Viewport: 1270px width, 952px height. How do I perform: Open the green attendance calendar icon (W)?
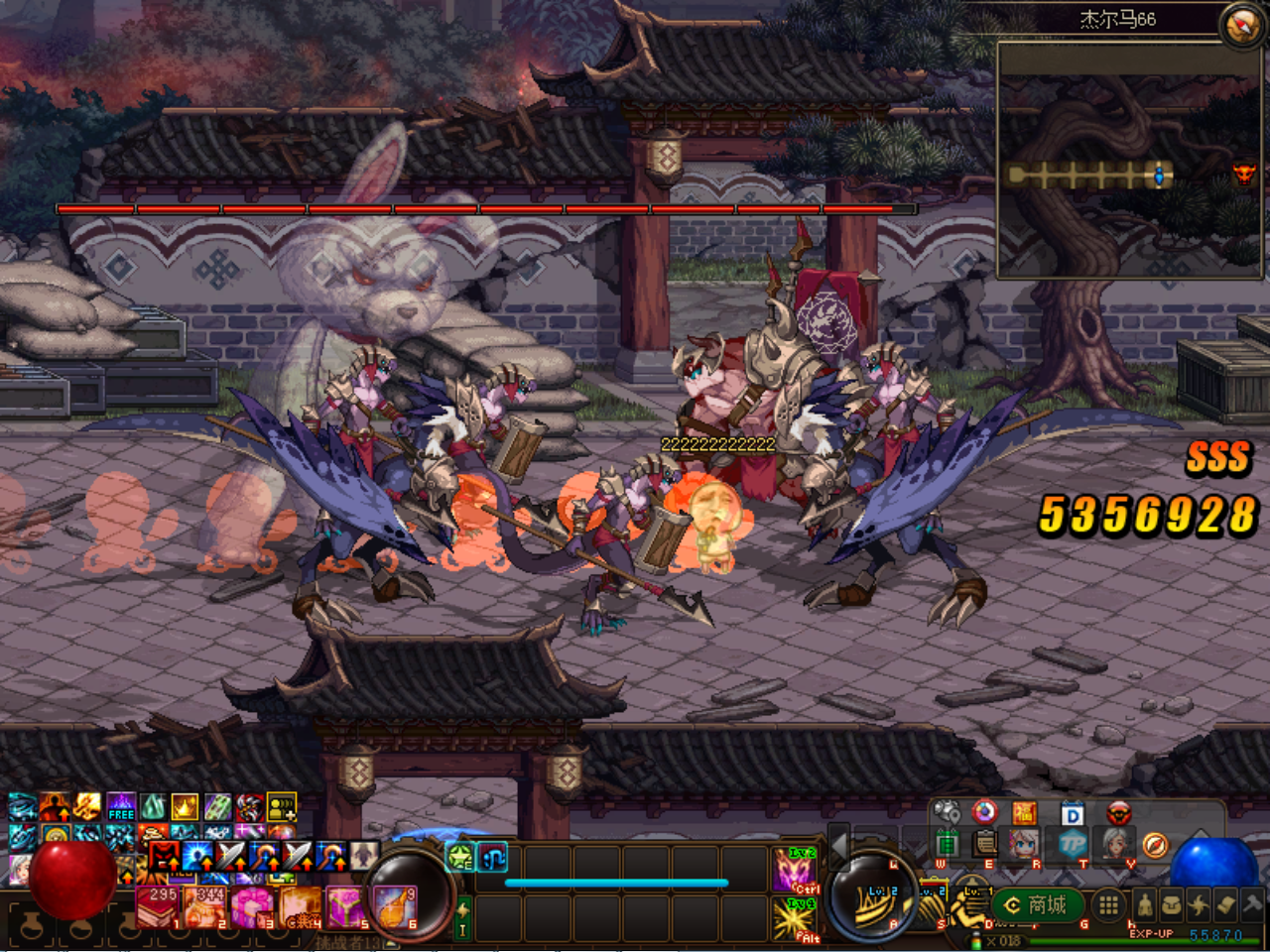pos(949,845)
